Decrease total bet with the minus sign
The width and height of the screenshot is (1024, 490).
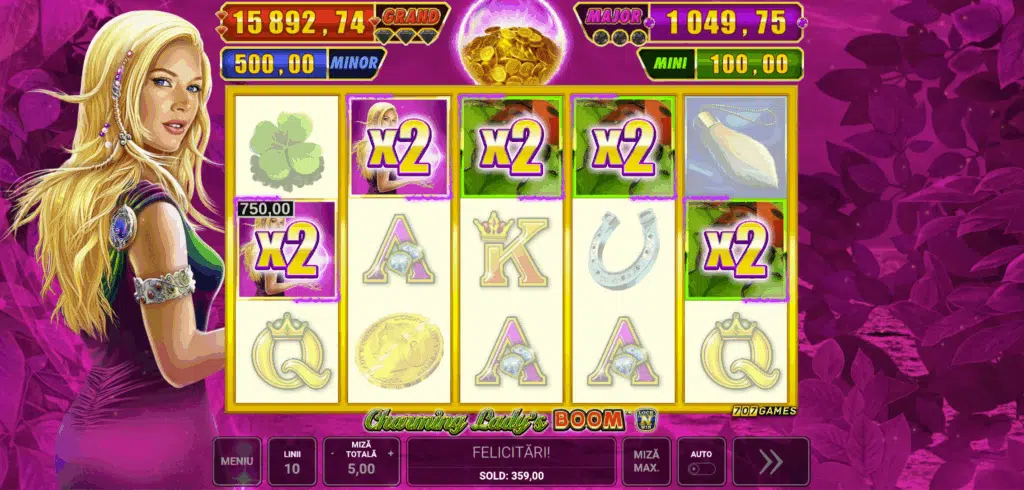[x=332, y=453]
